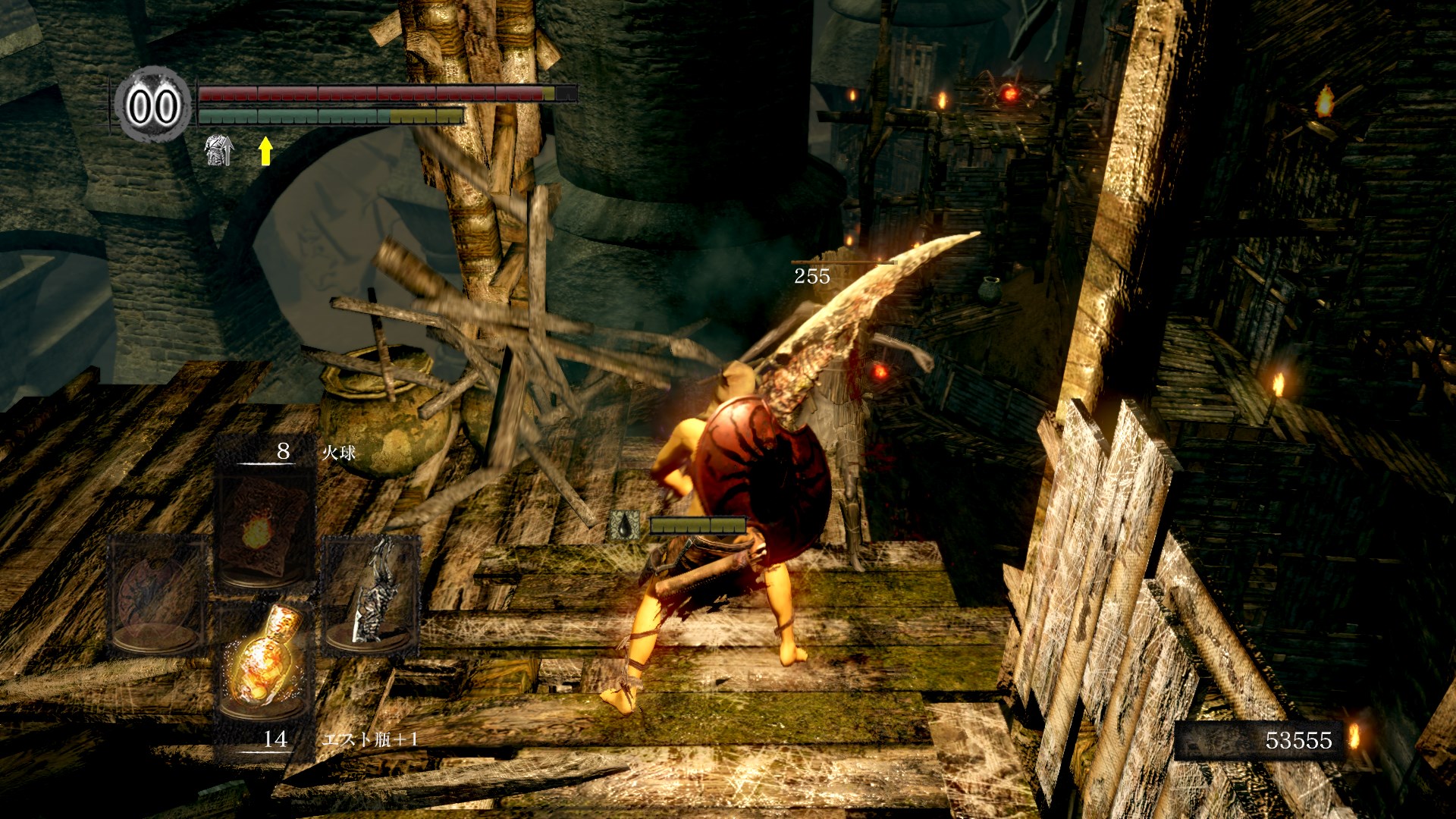Select the fireball spell slot

(x=264, y=529)
